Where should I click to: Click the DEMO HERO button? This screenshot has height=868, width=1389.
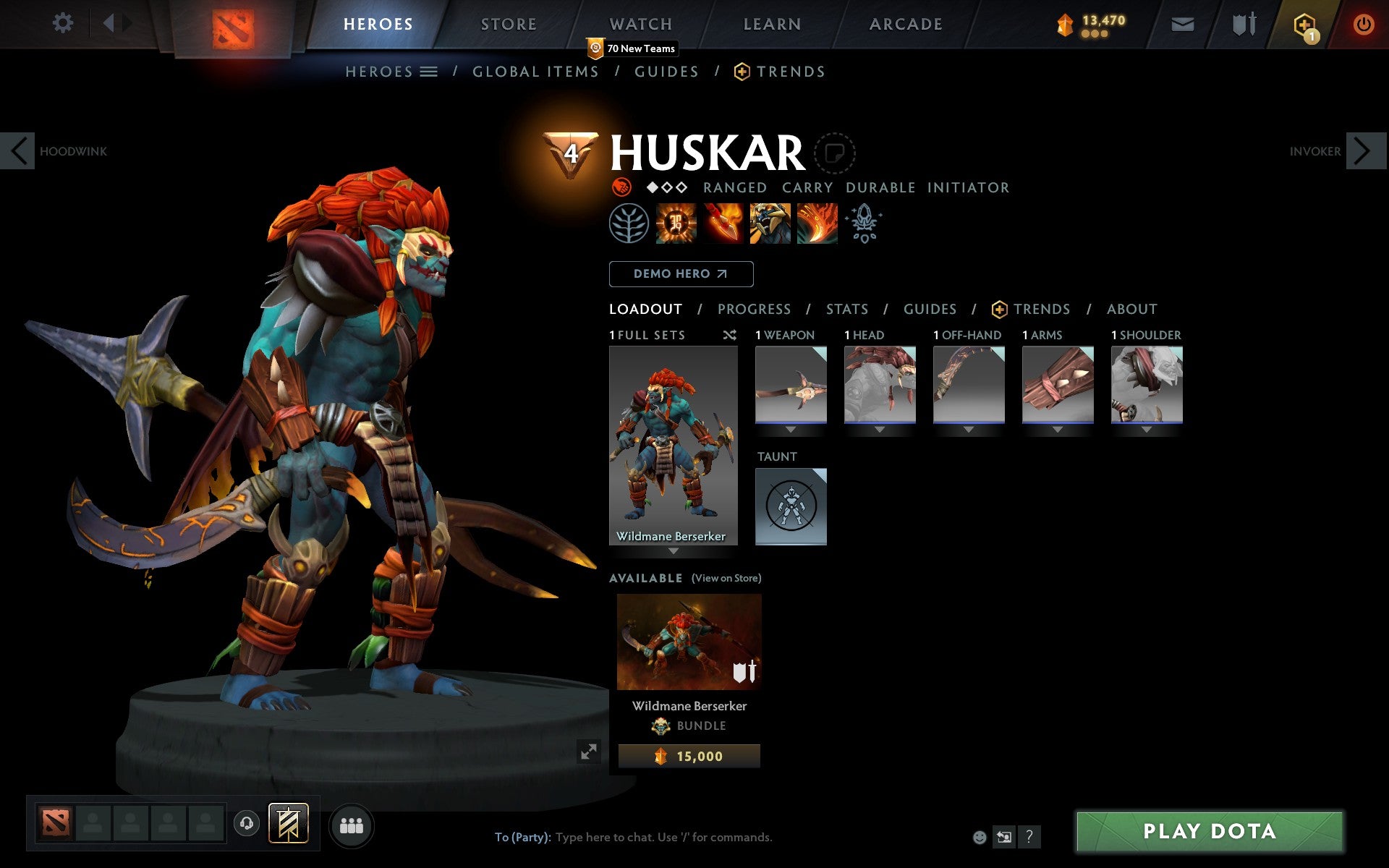(681, 274)
